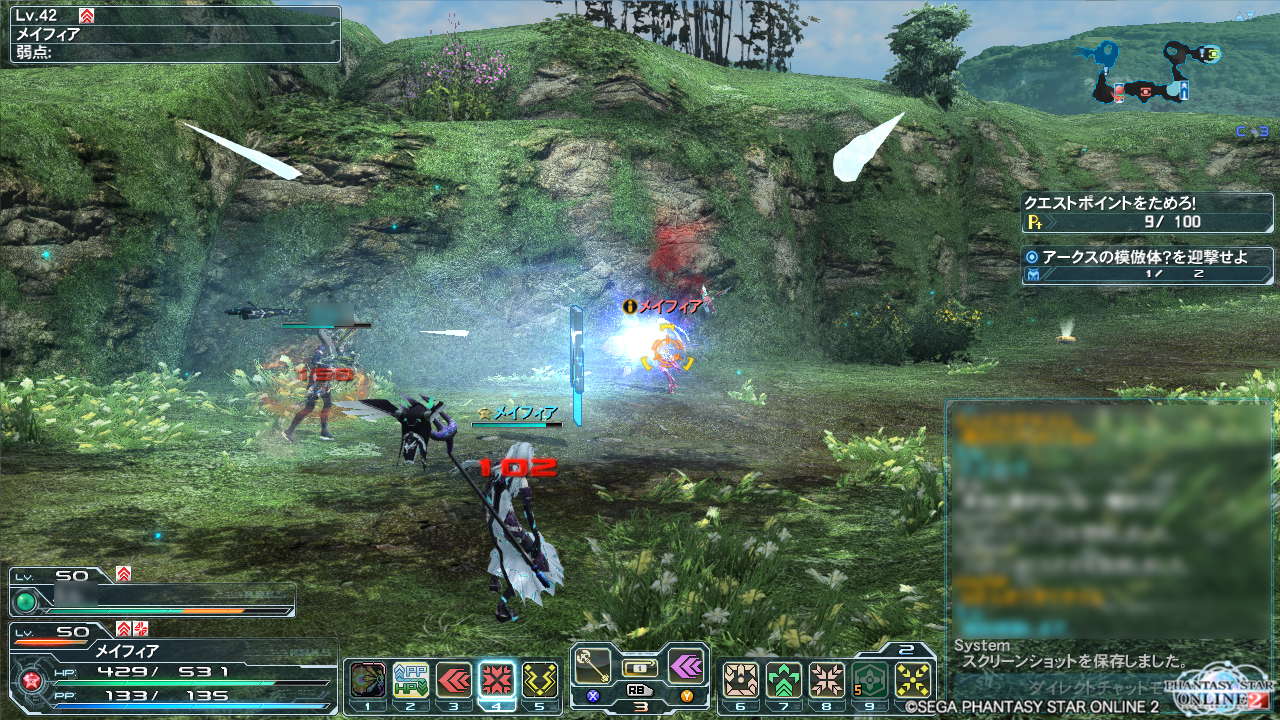
Task: Trigger the highlighted red snowflake skill in slot 4
Action: [497, 680]
